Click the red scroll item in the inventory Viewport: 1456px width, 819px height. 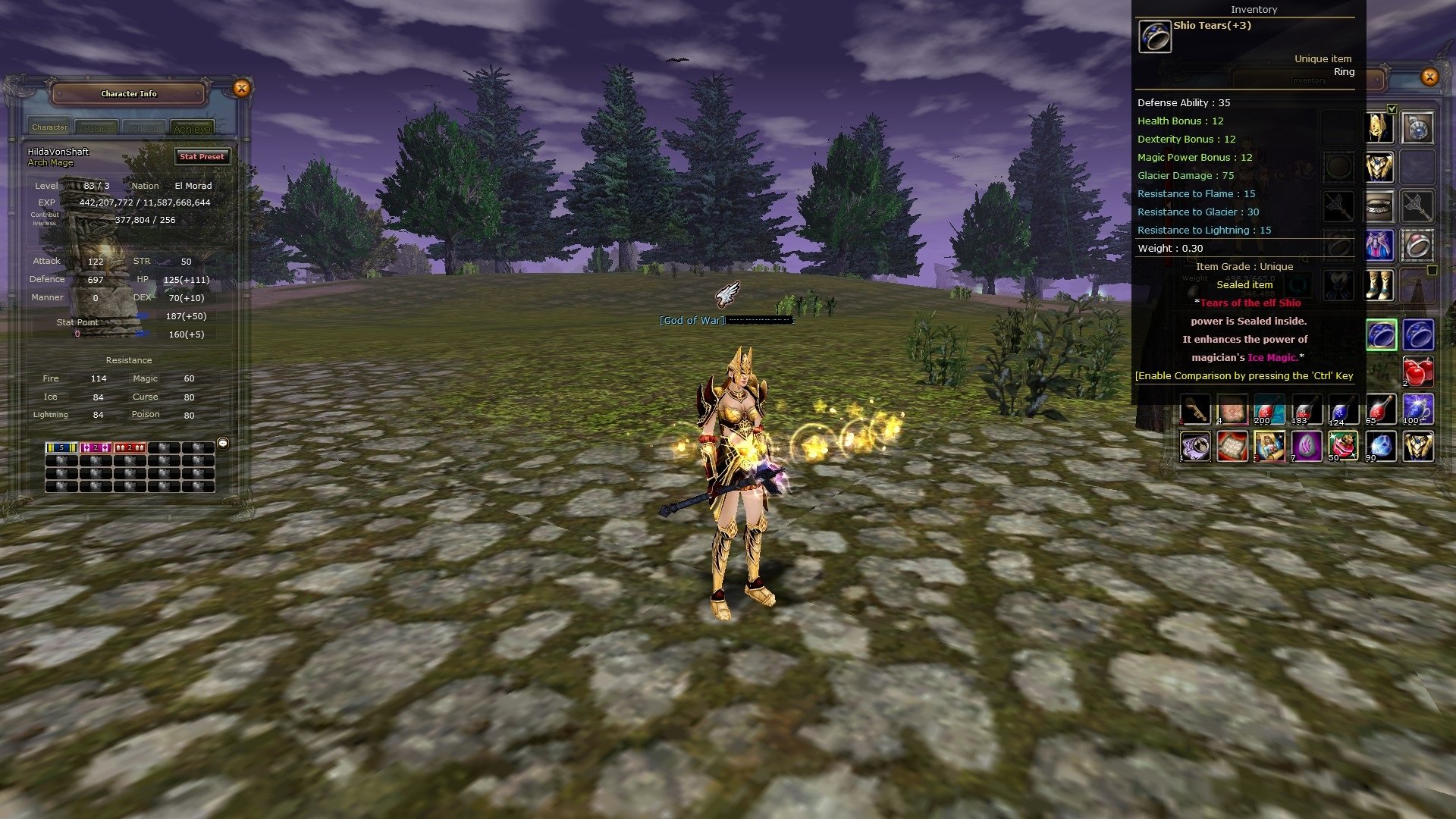(1234, 447)
